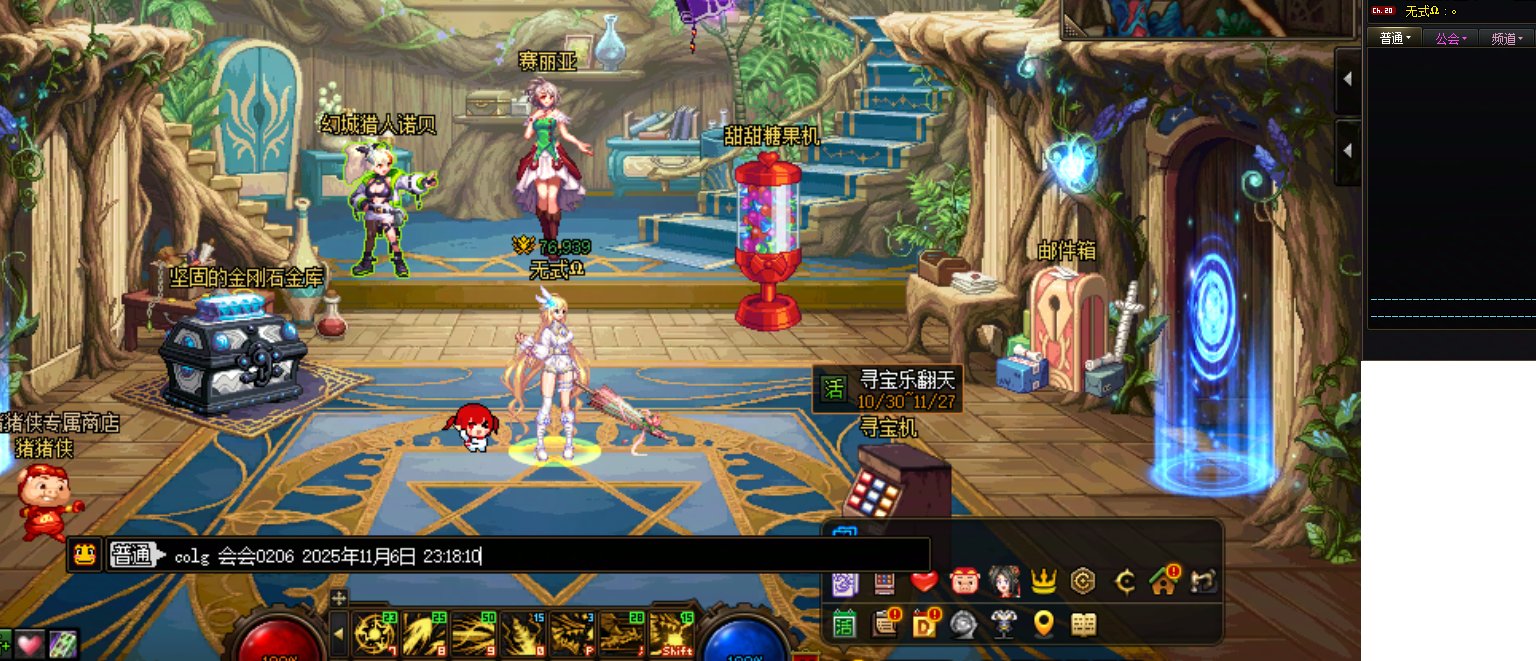Use the circular burst skill on key 7

[375, 634]
